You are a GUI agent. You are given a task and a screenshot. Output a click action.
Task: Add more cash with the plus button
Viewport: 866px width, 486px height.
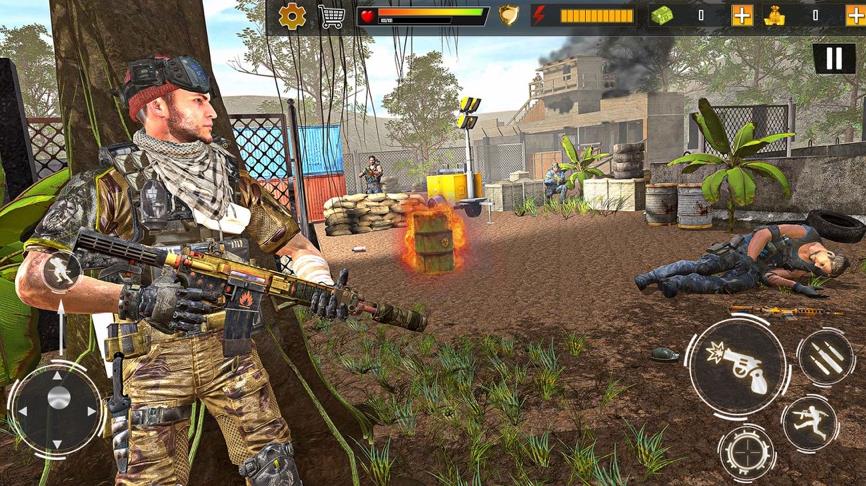(742, 16)
